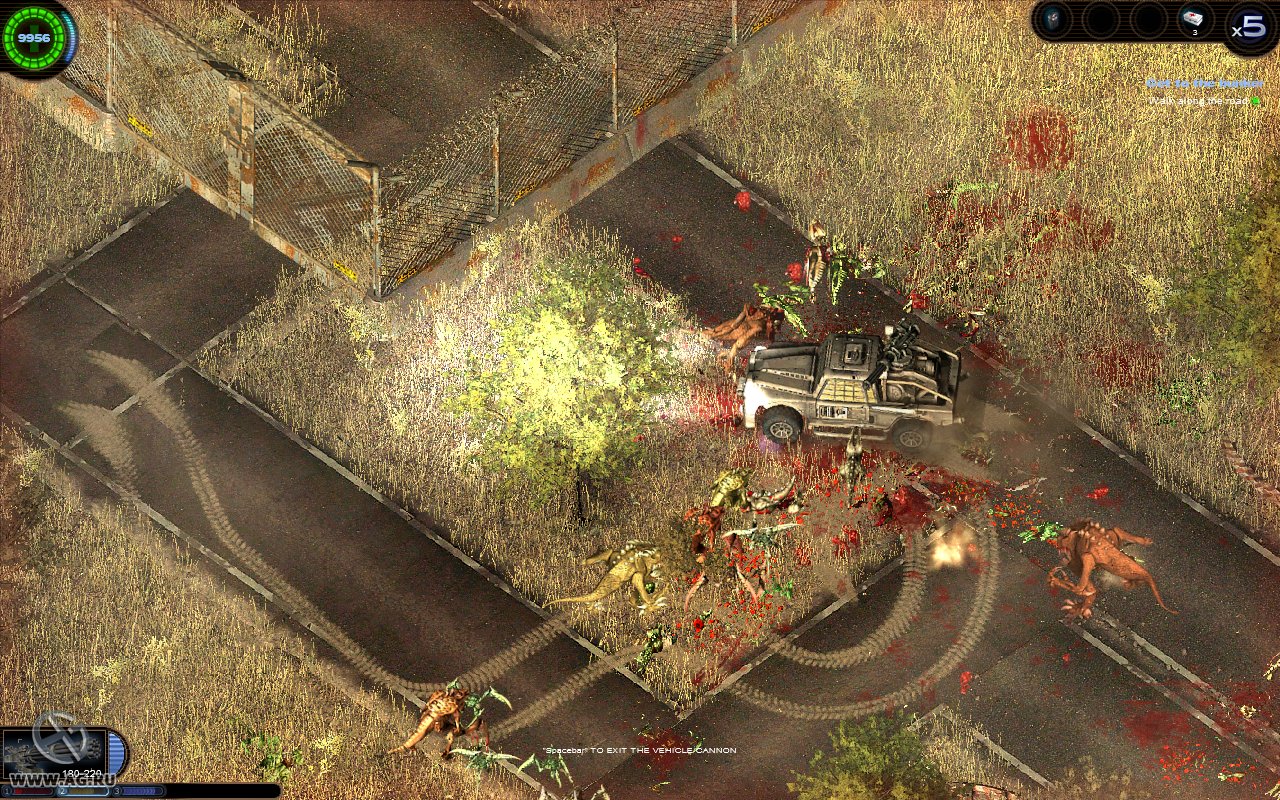
Task: Select the minigun weapon thumbnail in the HUD
Action: pyautogui.click(x=55, y=752)
